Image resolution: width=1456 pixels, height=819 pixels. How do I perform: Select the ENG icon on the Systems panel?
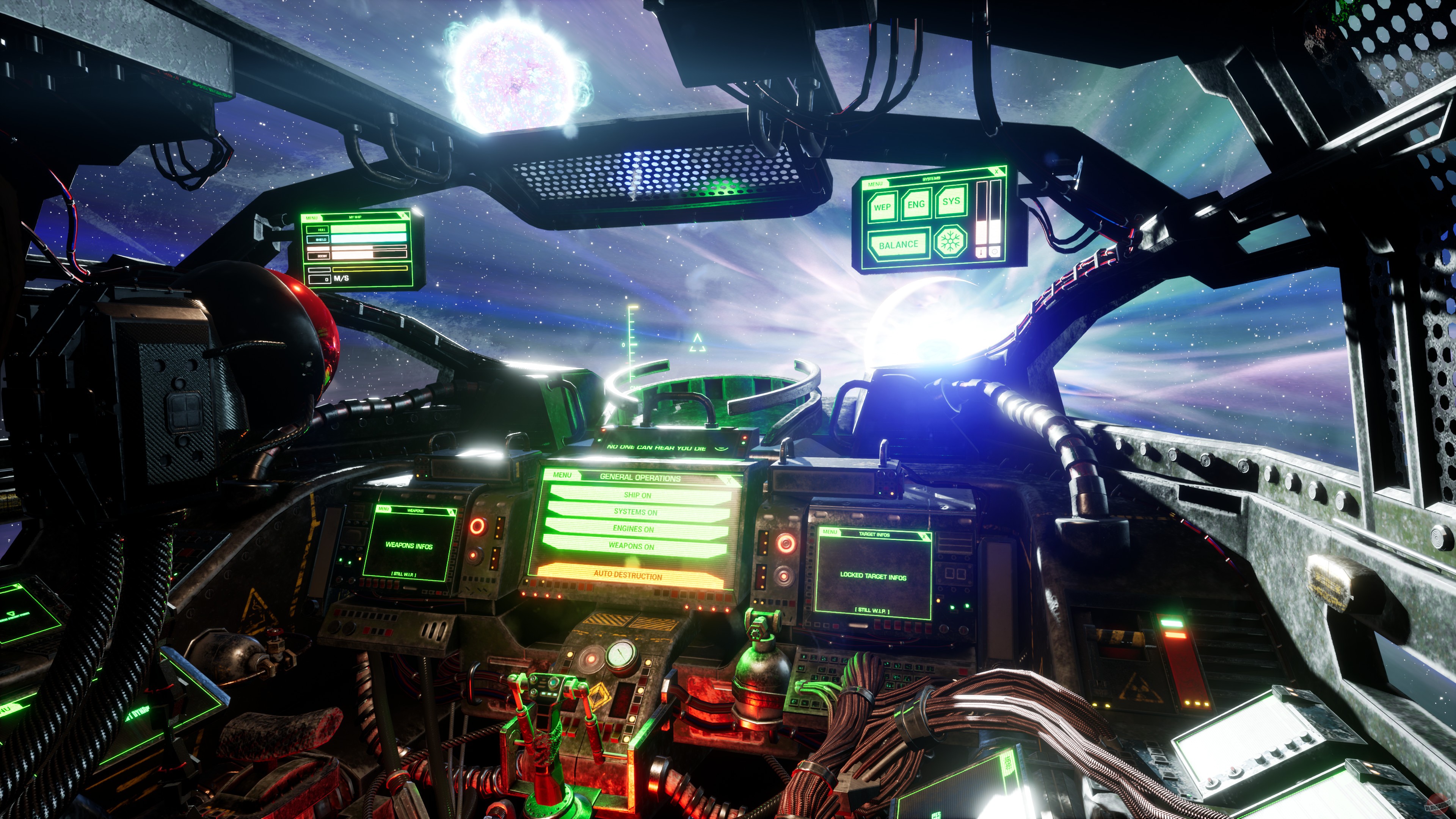pyautogui.click(x=916, y=205)
